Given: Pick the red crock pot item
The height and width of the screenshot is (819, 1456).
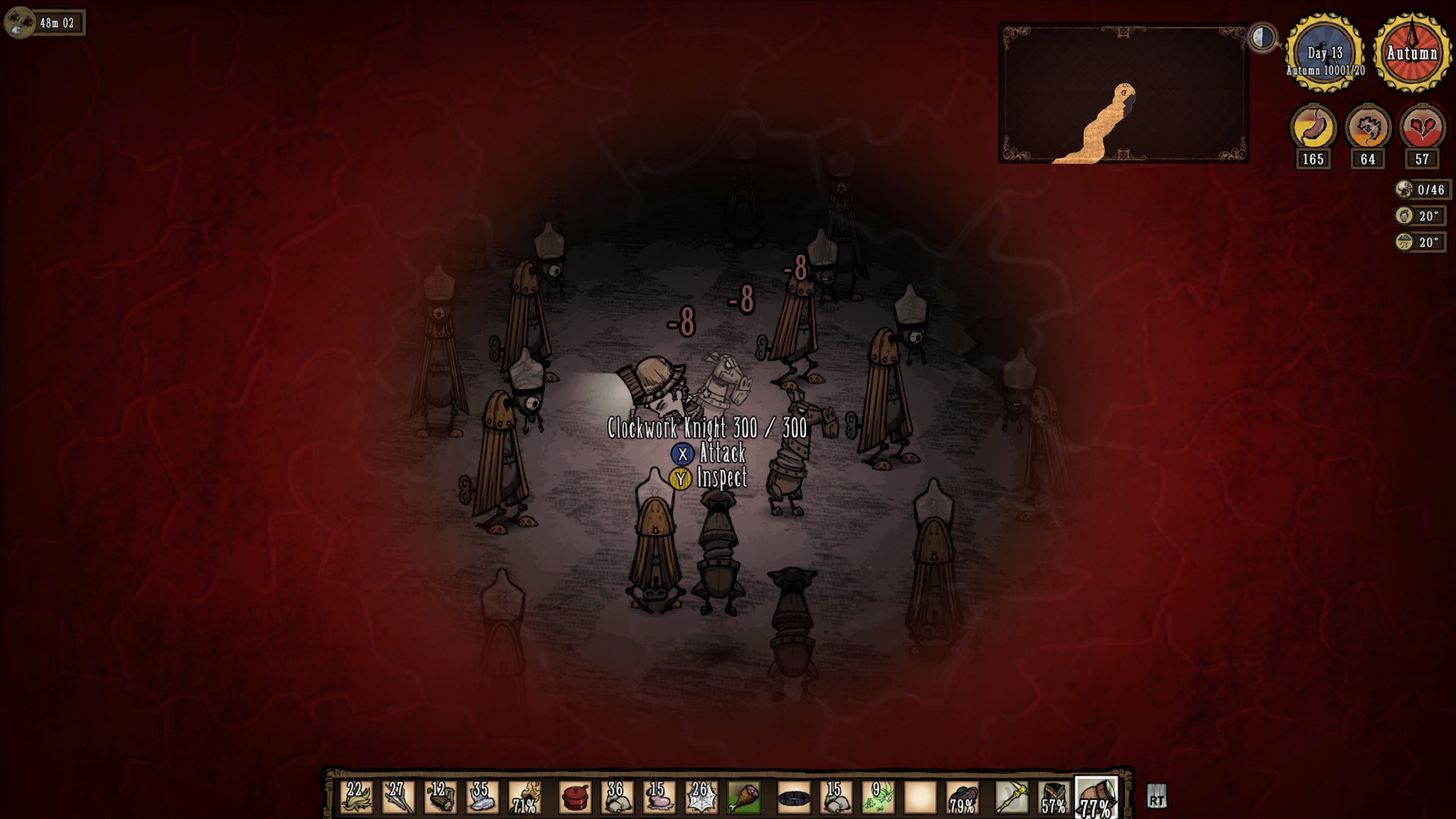Looking at the screenshot, I should pos(576,798).
